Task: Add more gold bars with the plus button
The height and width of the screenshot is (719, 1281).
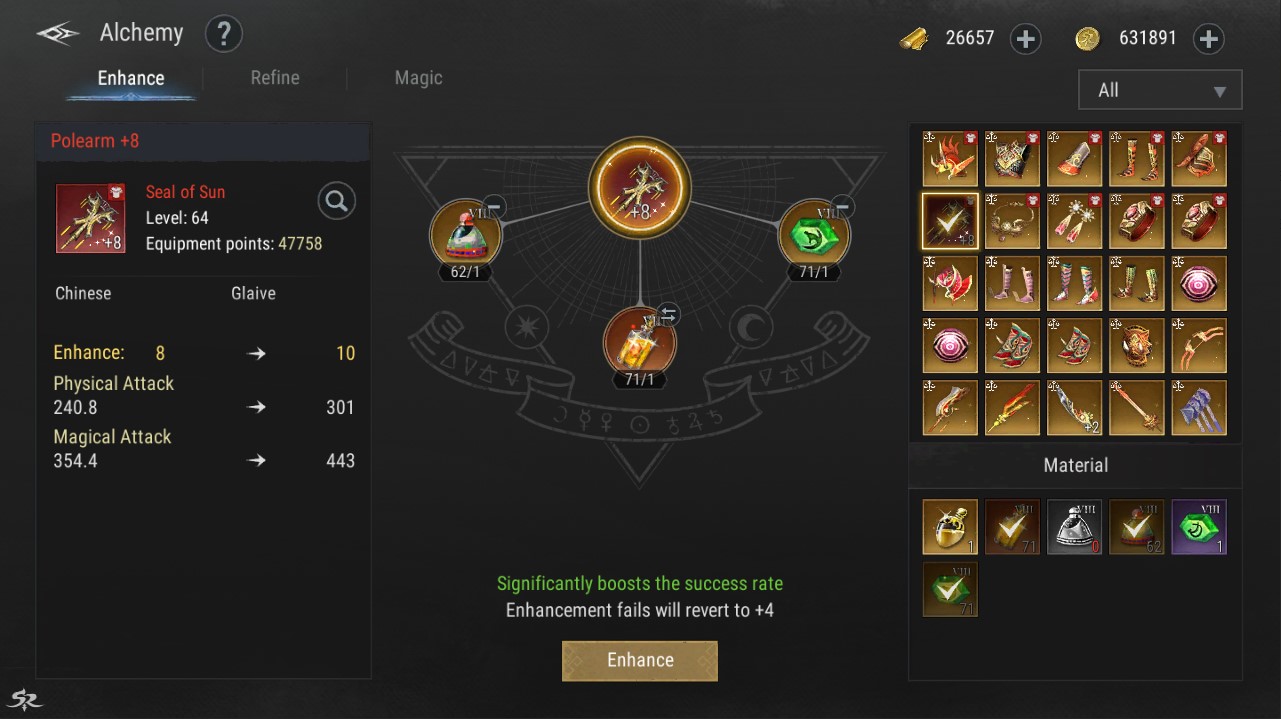Action: (1026, 39)
